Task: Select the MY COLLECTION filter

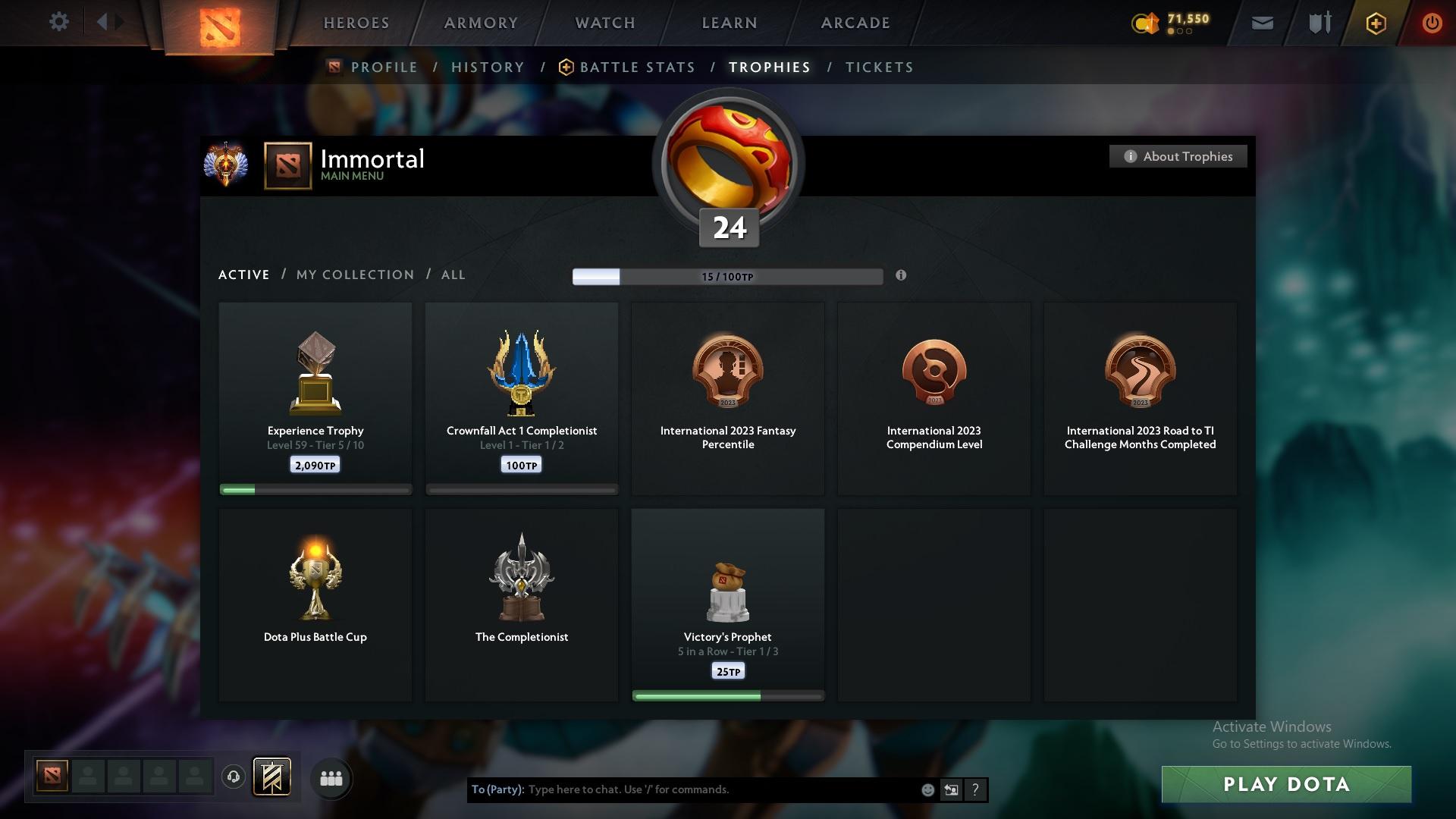Action: pyautogui.click(x=353, y=275)
